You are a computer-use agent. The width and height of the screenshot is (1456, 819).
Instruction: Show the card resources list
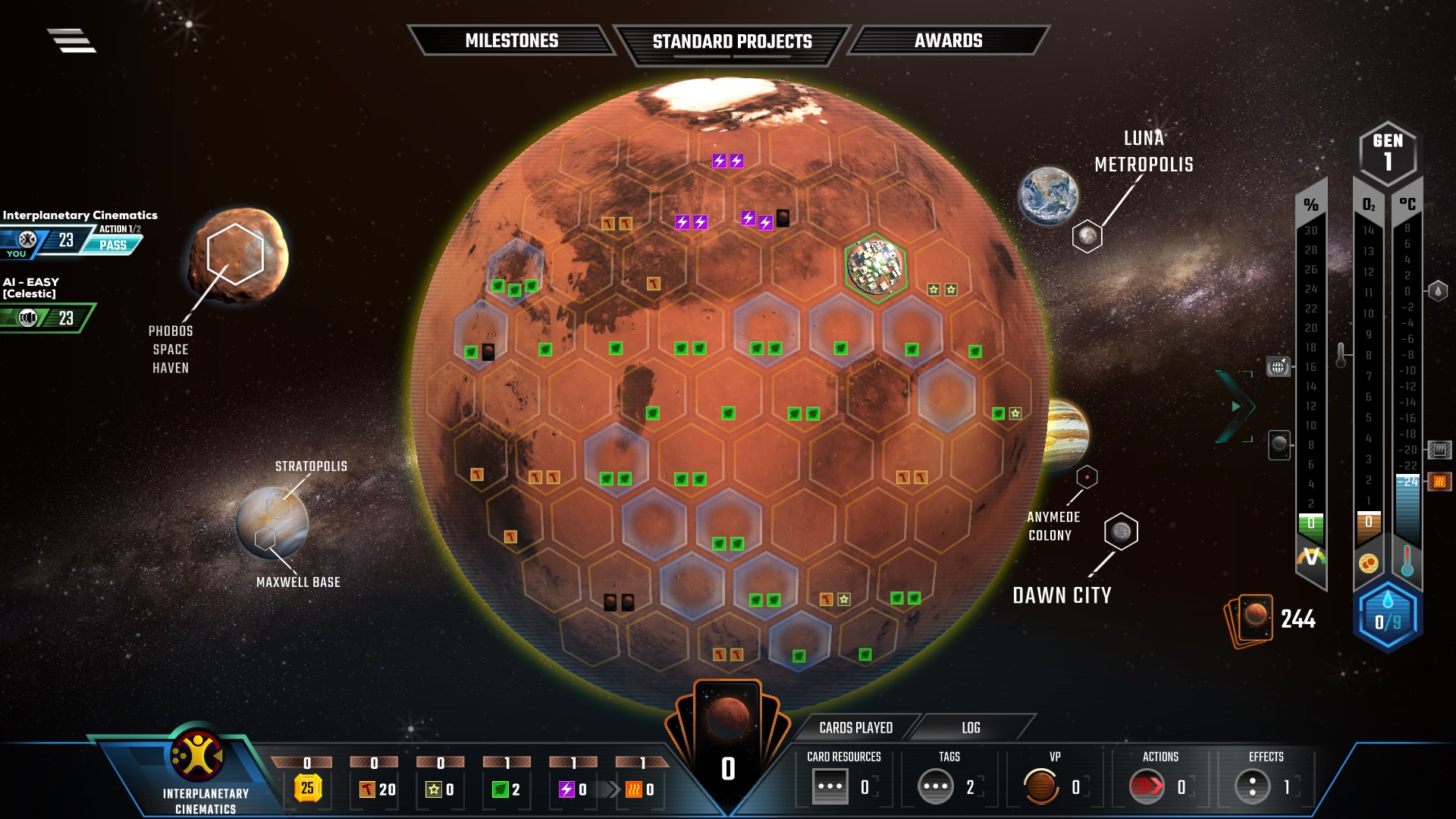click(830, 786)
